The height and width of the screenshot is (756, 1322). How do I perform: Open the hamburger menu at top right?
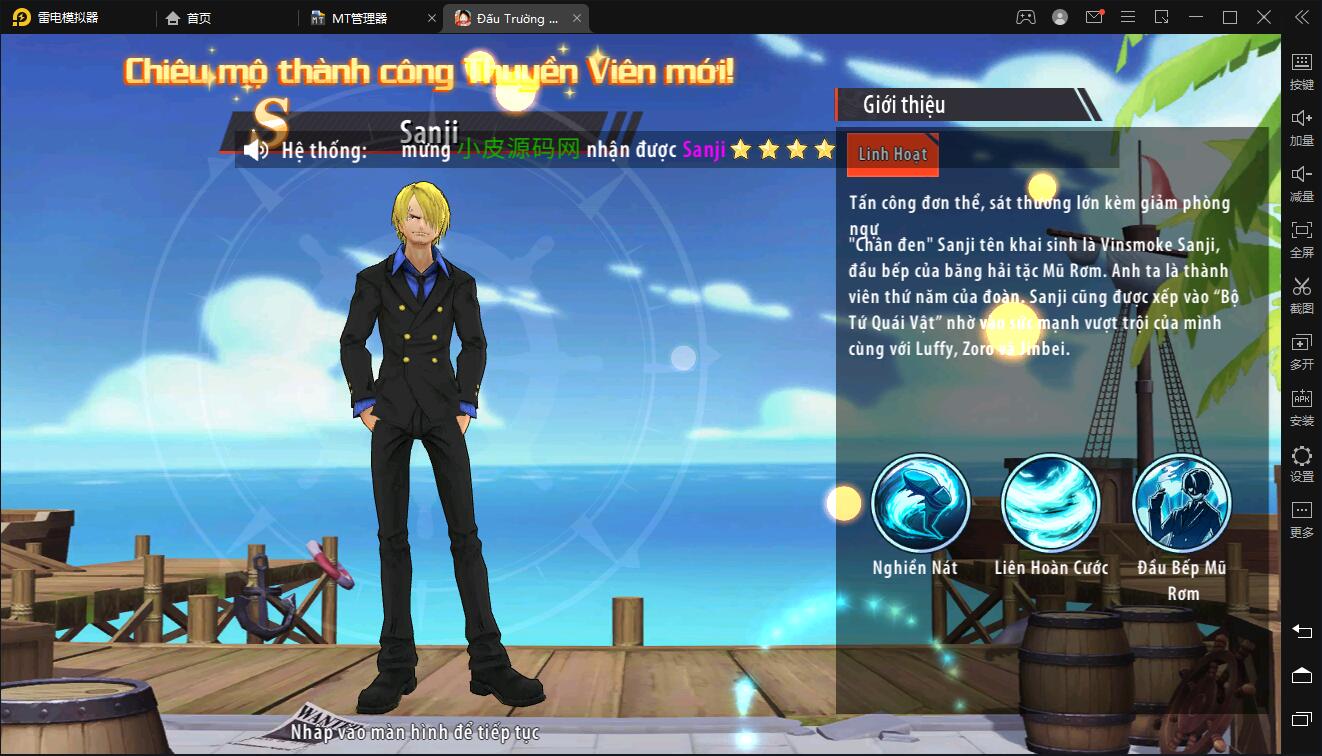pyautogui.click(x=1127, y=17)
